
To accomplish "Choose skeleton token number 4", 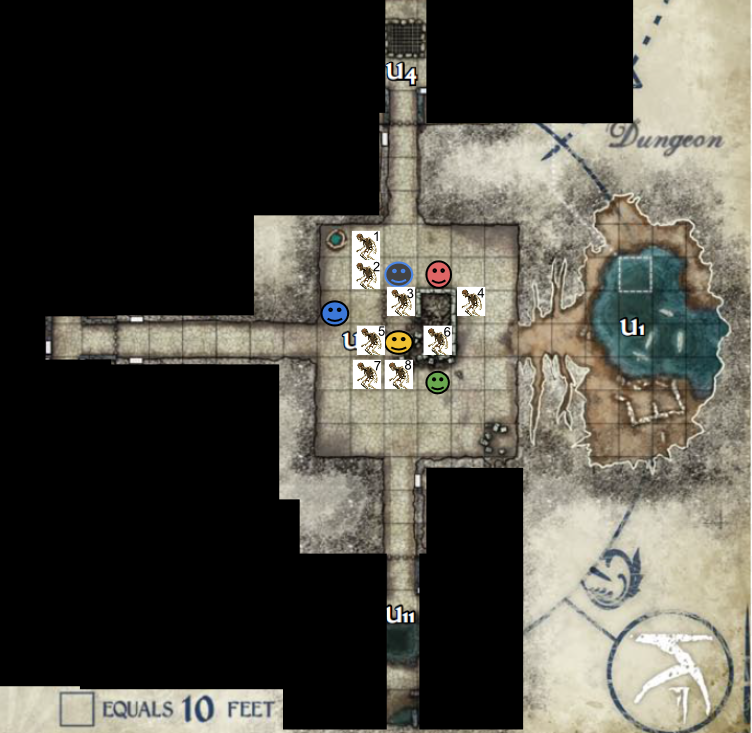I will tap(471, 301).
